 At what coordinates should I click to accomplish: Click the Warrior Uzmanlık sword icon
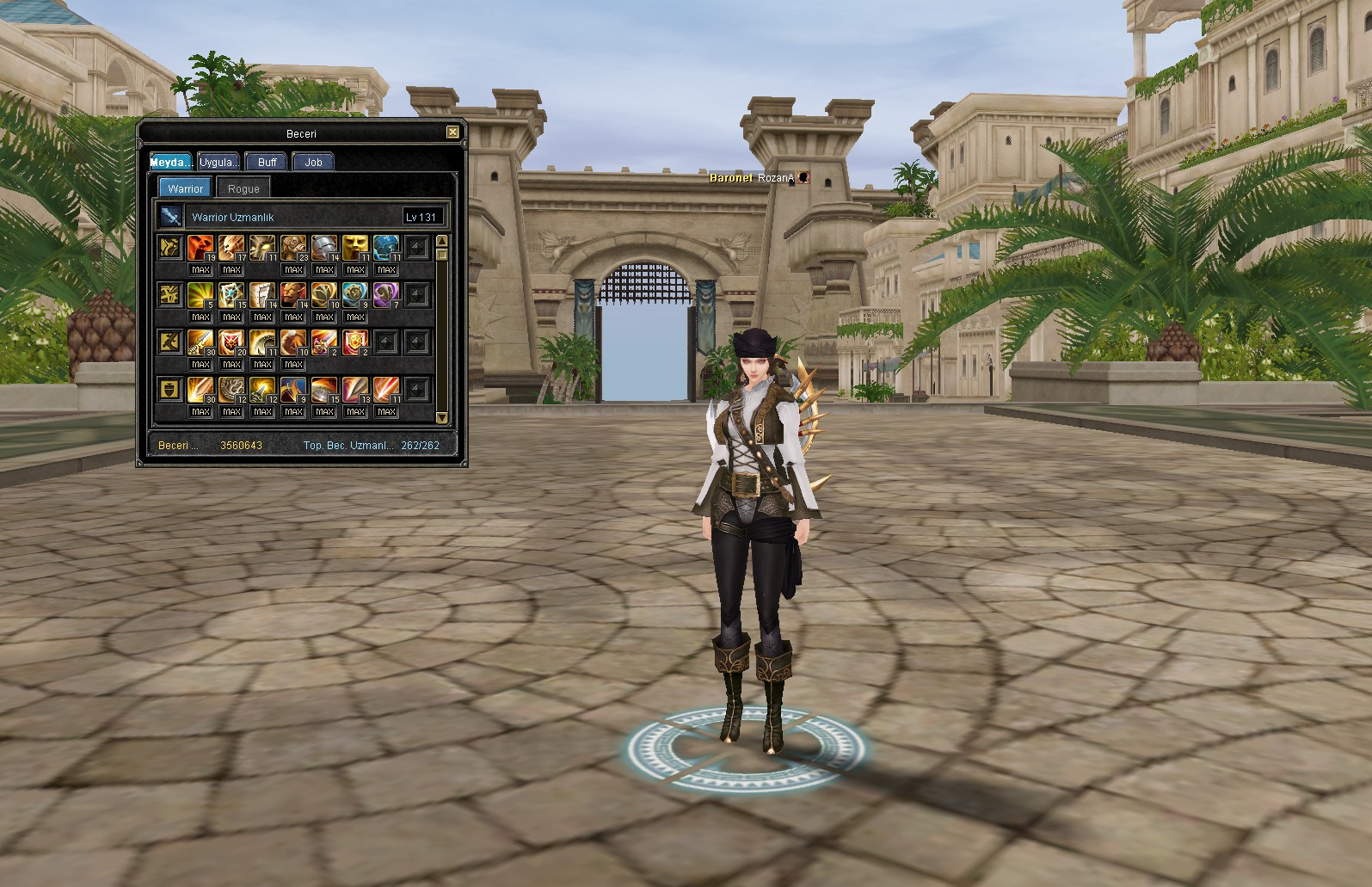172,217
